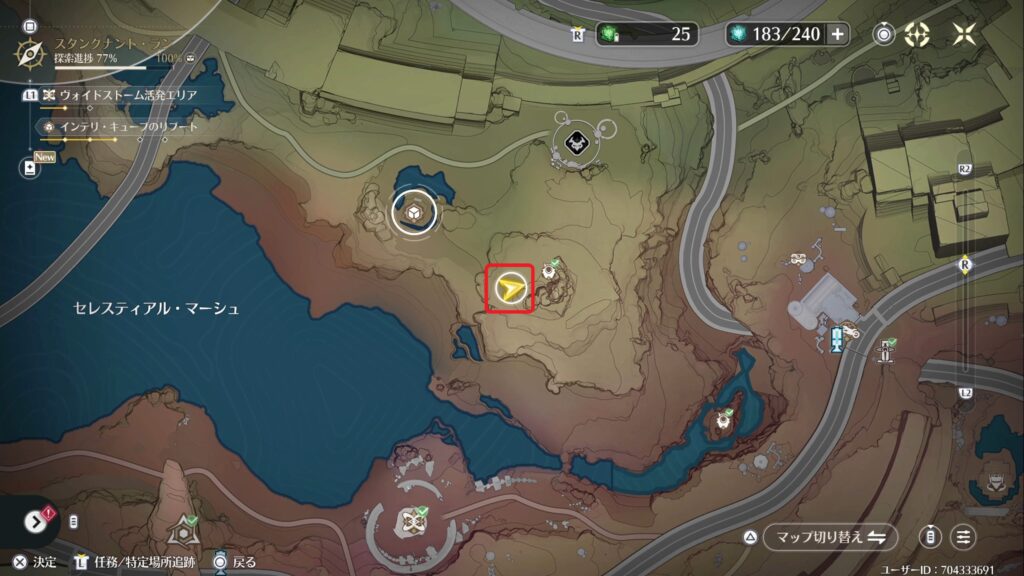This screenshot has height=576, width=1024.
Task: Add more waveplates with the plus button
Action: click(x=837, y=34)
